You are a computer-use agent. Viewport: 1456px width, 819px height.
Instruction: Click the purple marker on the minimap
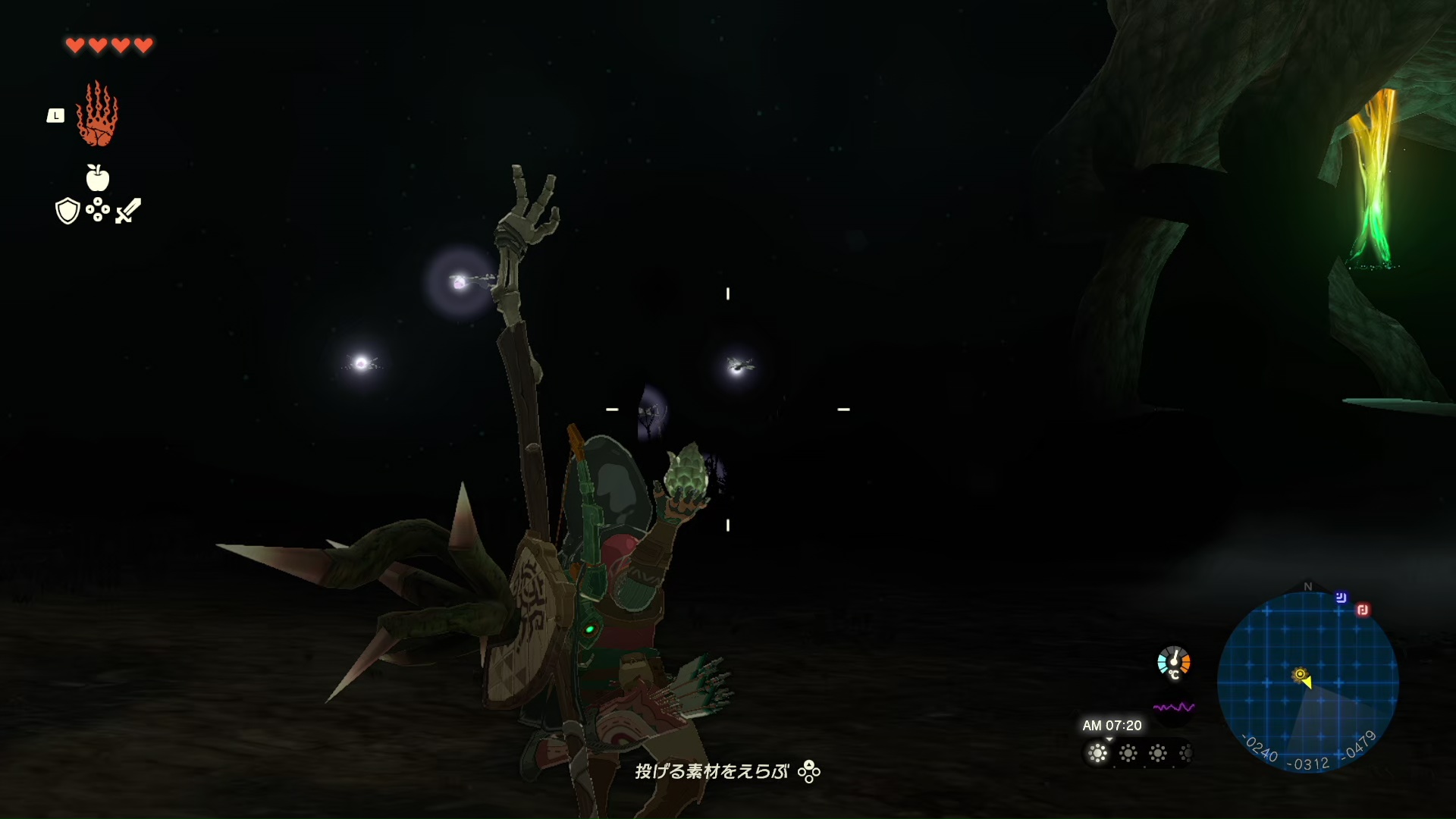(x=1341, y=598)
